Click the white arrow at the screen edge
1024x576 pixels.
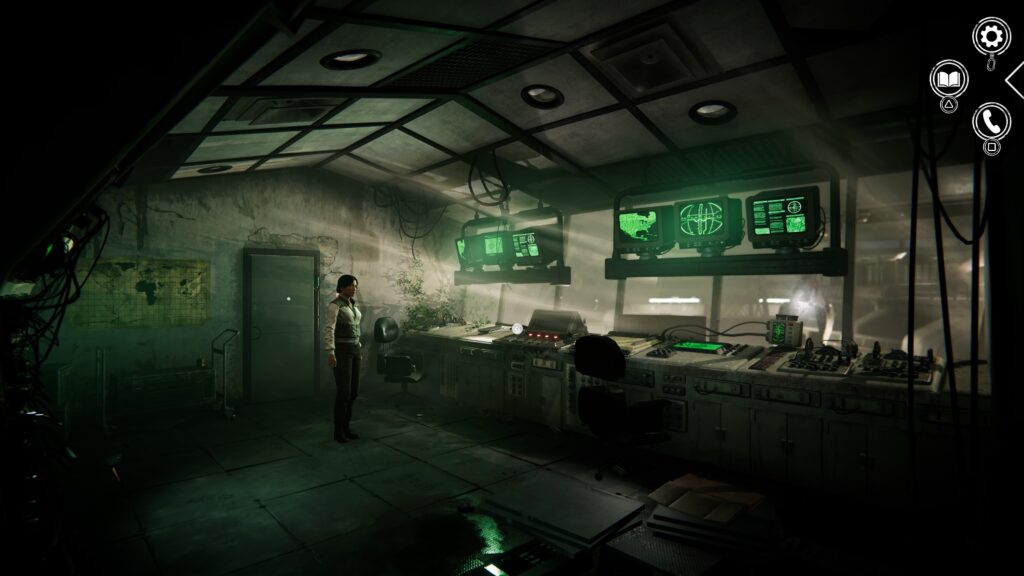(x=1015, y=79)
